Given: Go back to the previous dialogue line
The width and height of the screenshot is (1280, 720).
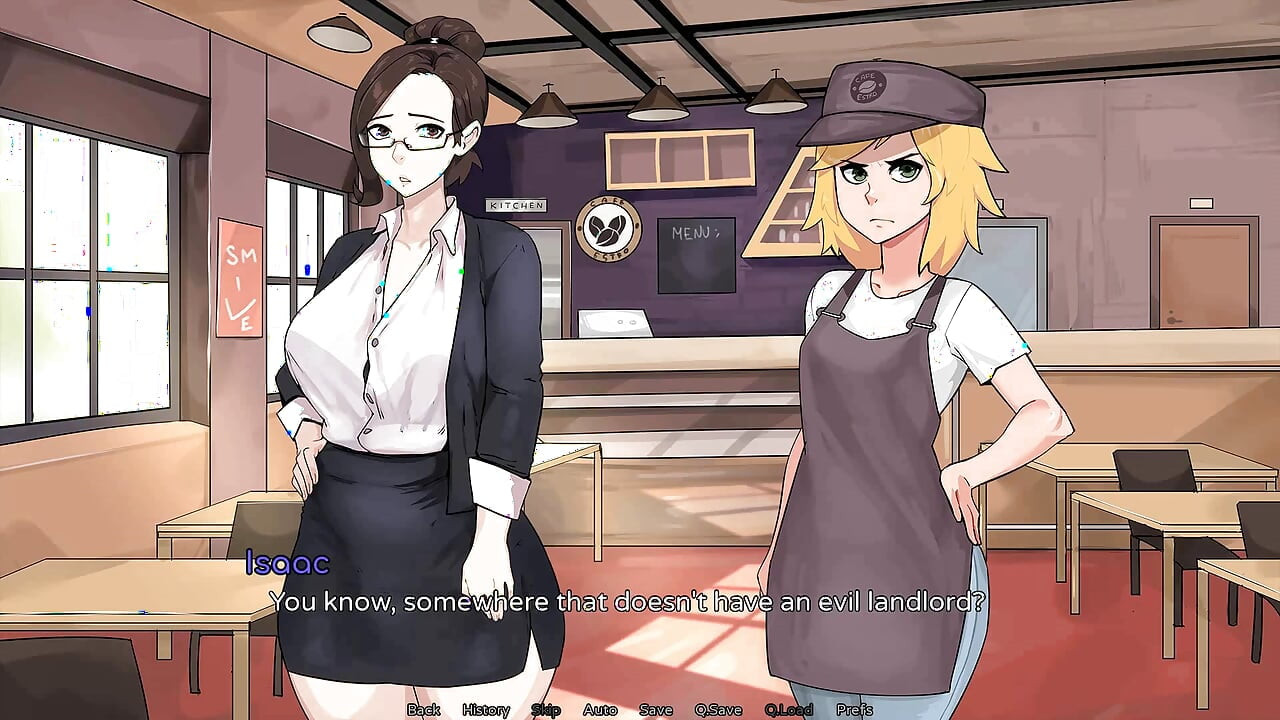Looking at the screenshot, I should tap(423, 710).
